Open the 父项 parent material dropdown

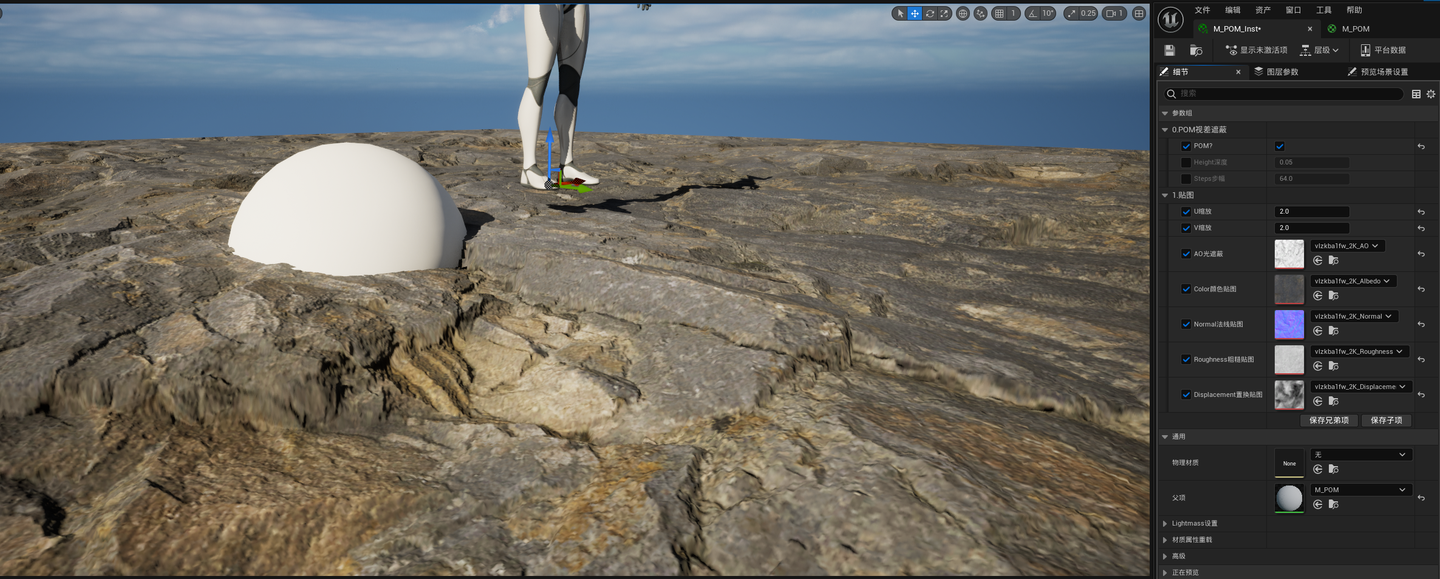[1361, 490]
